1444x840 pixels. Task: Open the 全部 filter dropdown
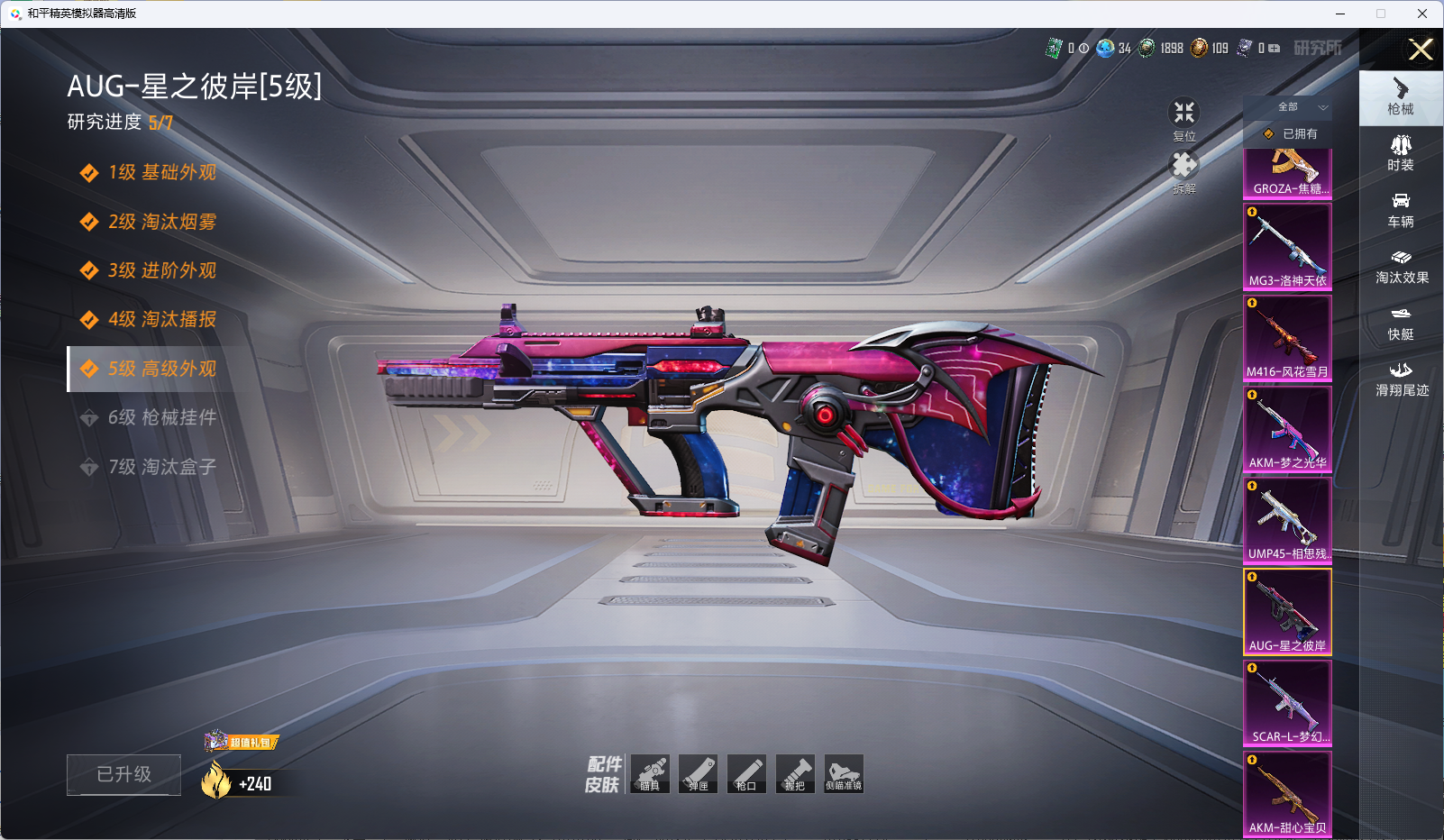(1297, 107)
